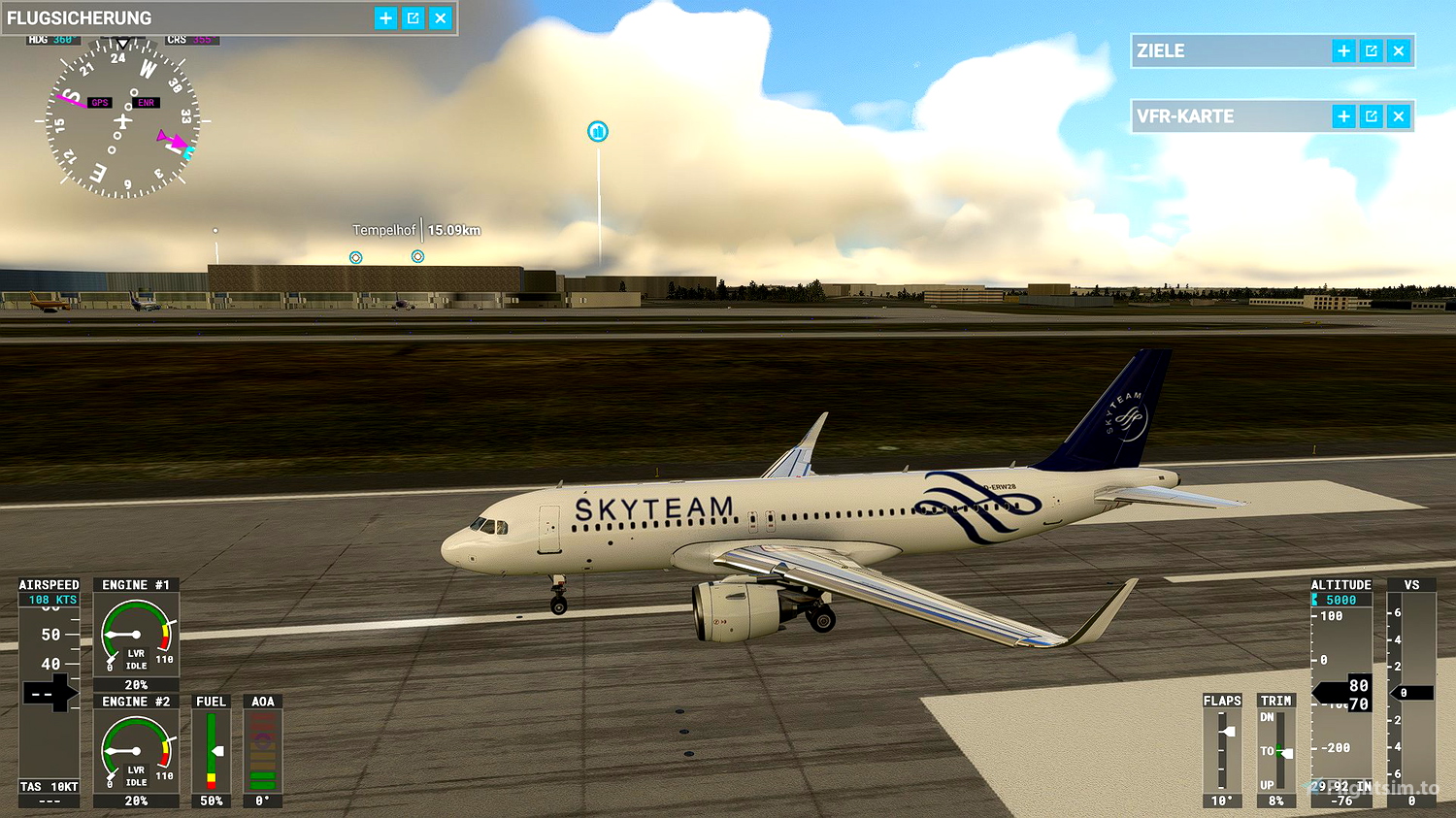Close the ZIELE panel
1456x818 pixels.
pos(1398,50)
